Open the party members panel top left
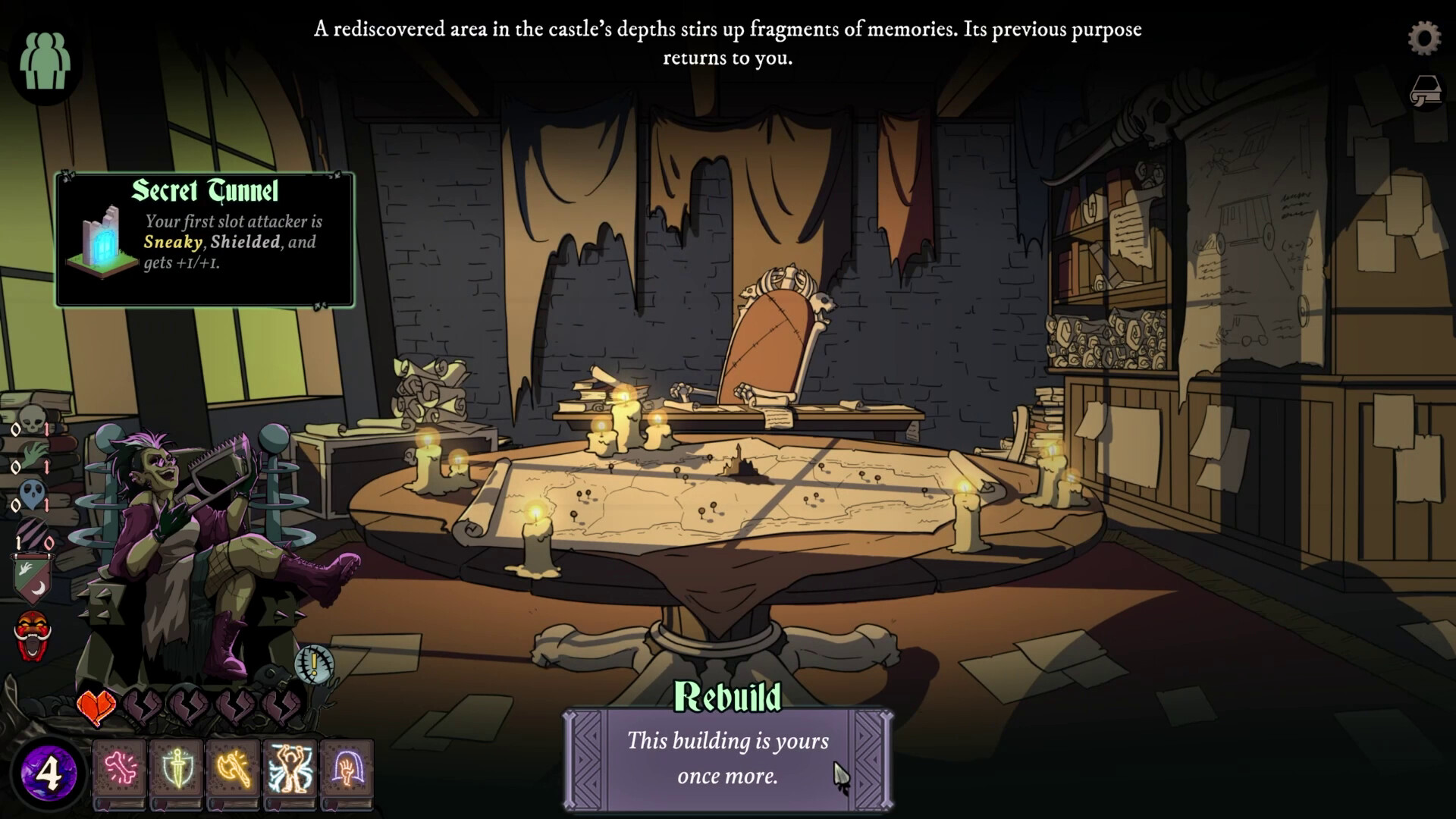 [45, 61]
